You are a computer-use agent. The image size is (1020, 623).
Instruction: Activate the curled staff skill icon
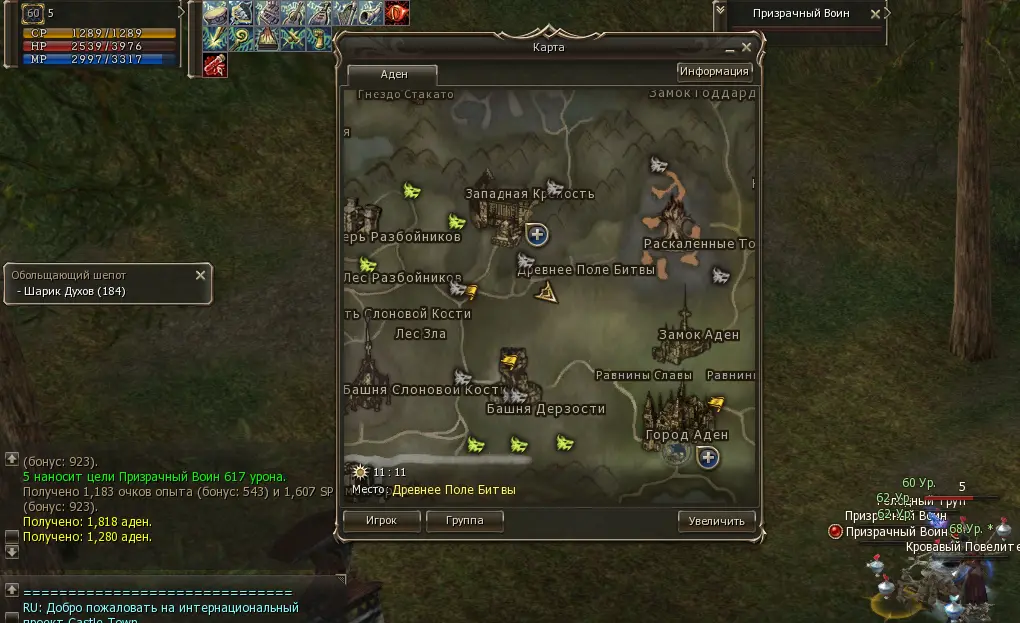(x=241, y=39)
